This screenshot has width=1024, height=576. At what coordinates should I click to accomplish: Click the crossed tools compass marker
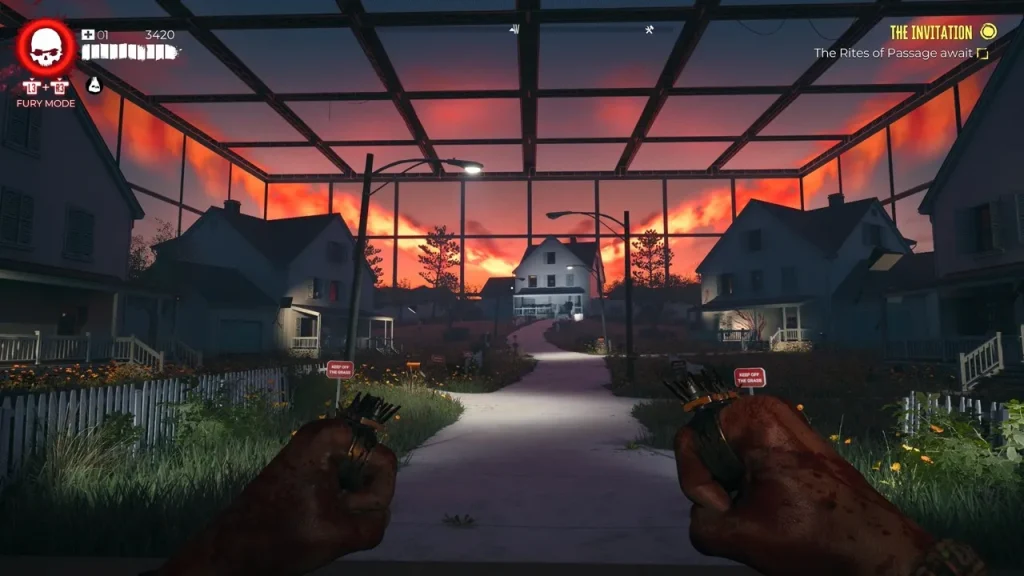point(649,29)
